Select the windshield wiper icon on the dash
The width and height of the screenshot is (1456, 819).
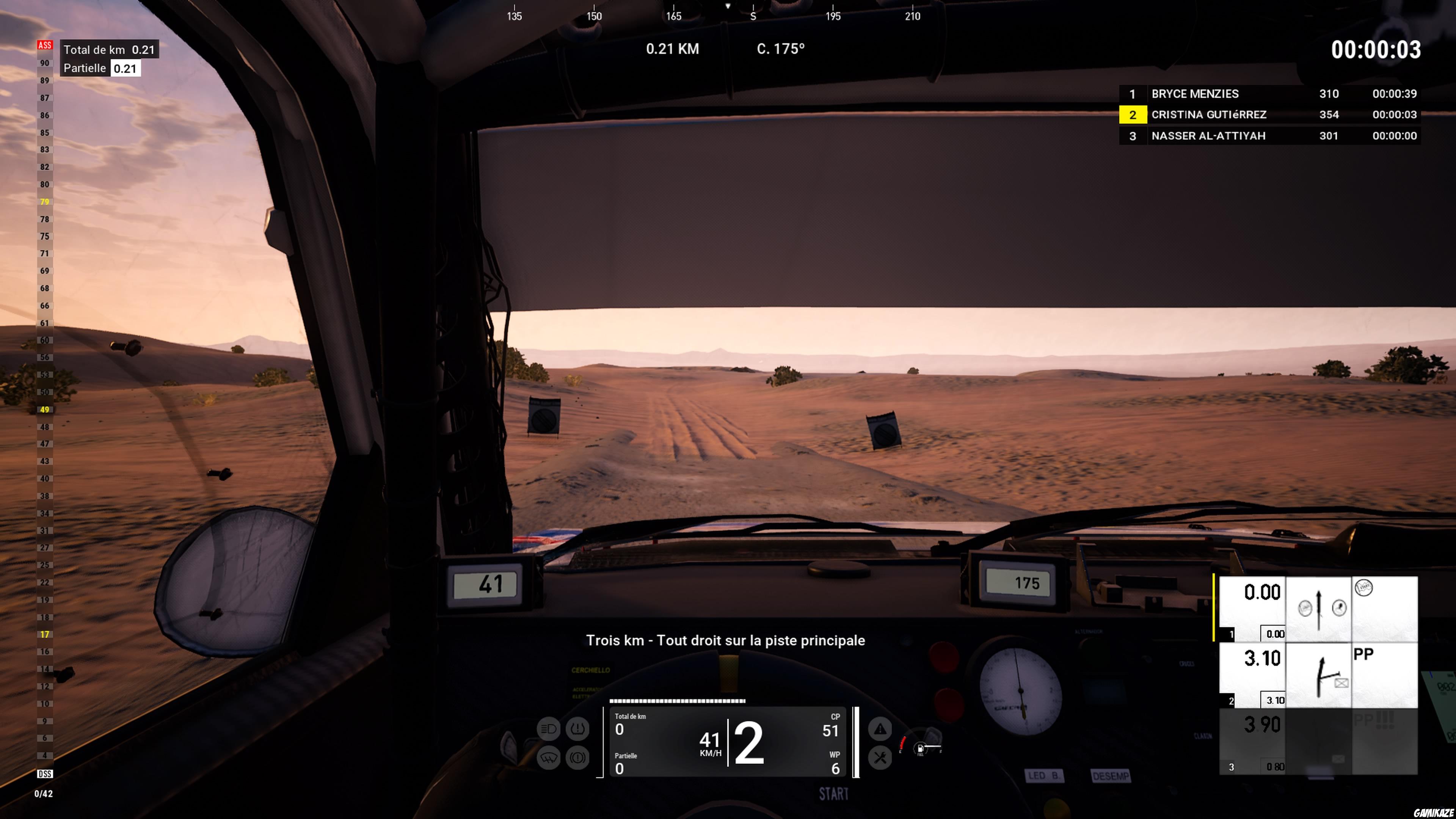pos(549,758)
